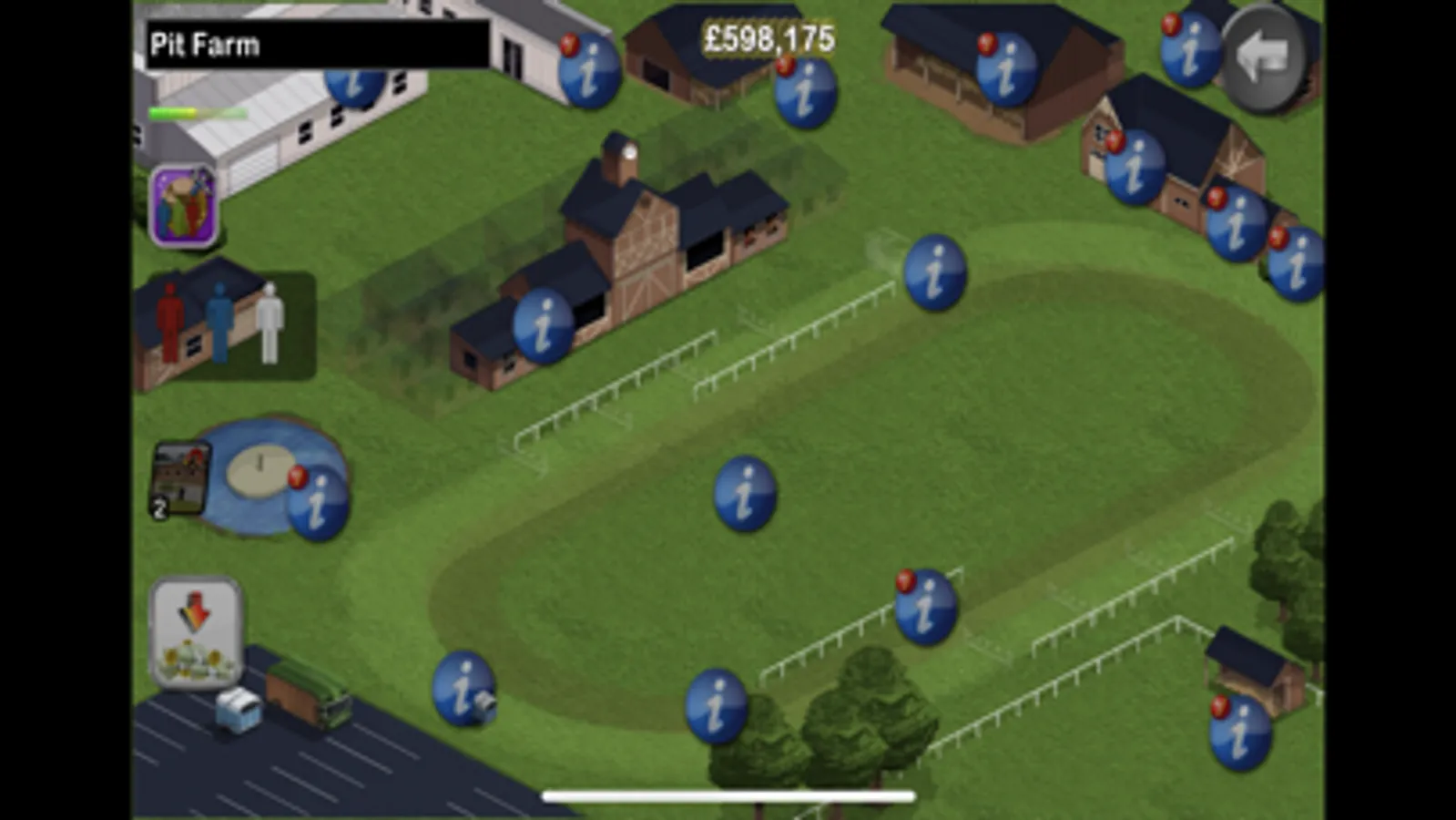This screenshot has height=820, width=1456.
Task: Tap the green experience progress bar
Action: coord(187,113)
